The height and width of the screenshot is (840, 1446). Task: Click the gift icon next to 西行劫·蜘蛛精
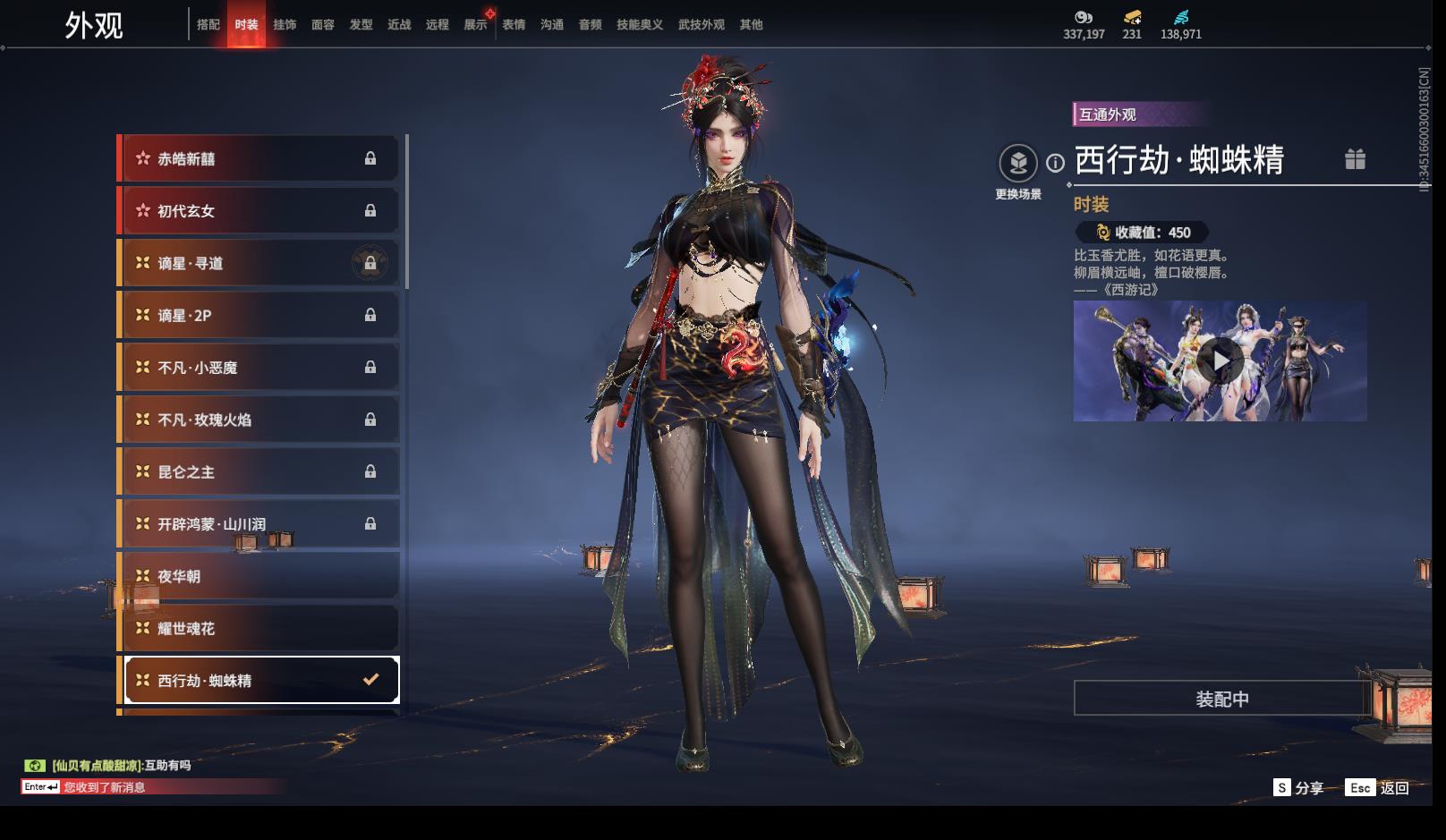click(x=1355, y=159)
